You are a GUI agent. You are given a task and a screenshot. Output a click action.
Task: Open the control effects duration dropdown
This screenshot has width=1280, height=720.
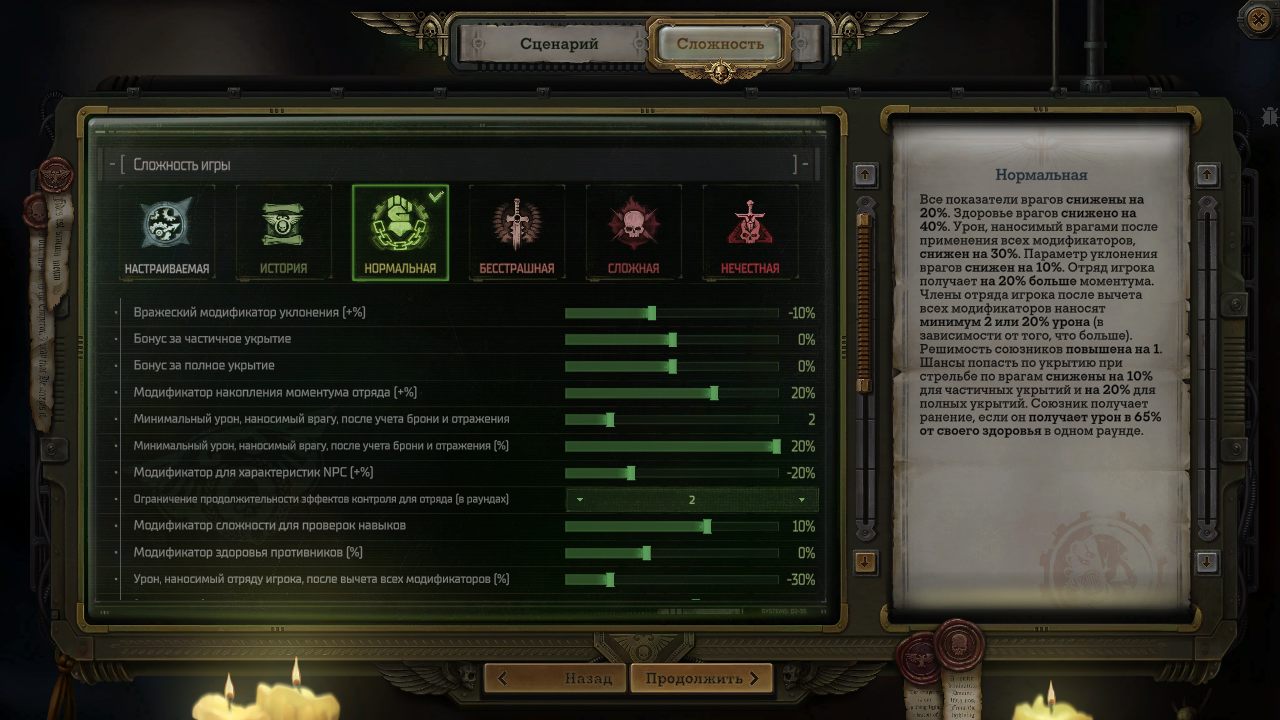[690, 497]
